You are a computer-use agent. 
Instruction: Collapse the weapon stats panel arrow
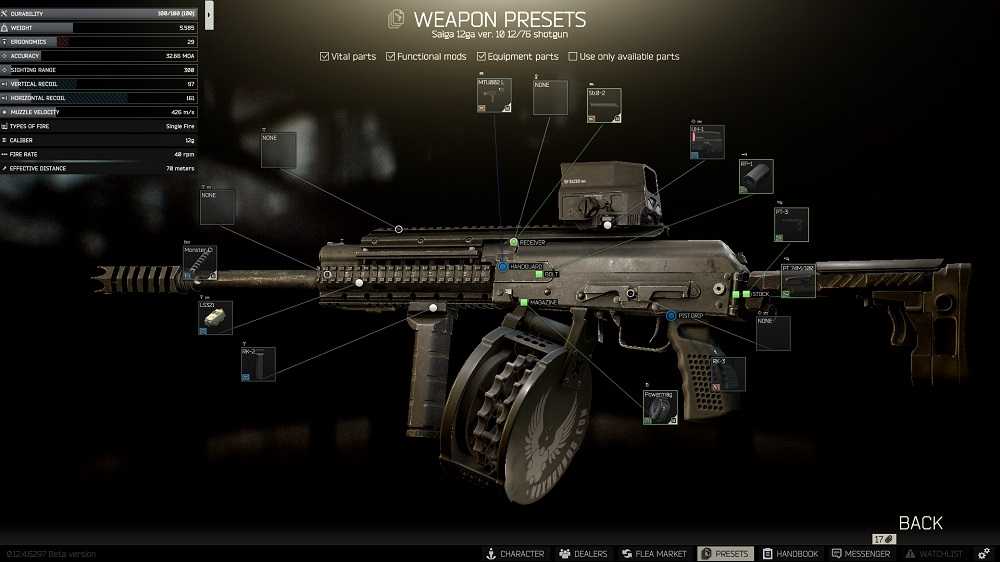208,15
